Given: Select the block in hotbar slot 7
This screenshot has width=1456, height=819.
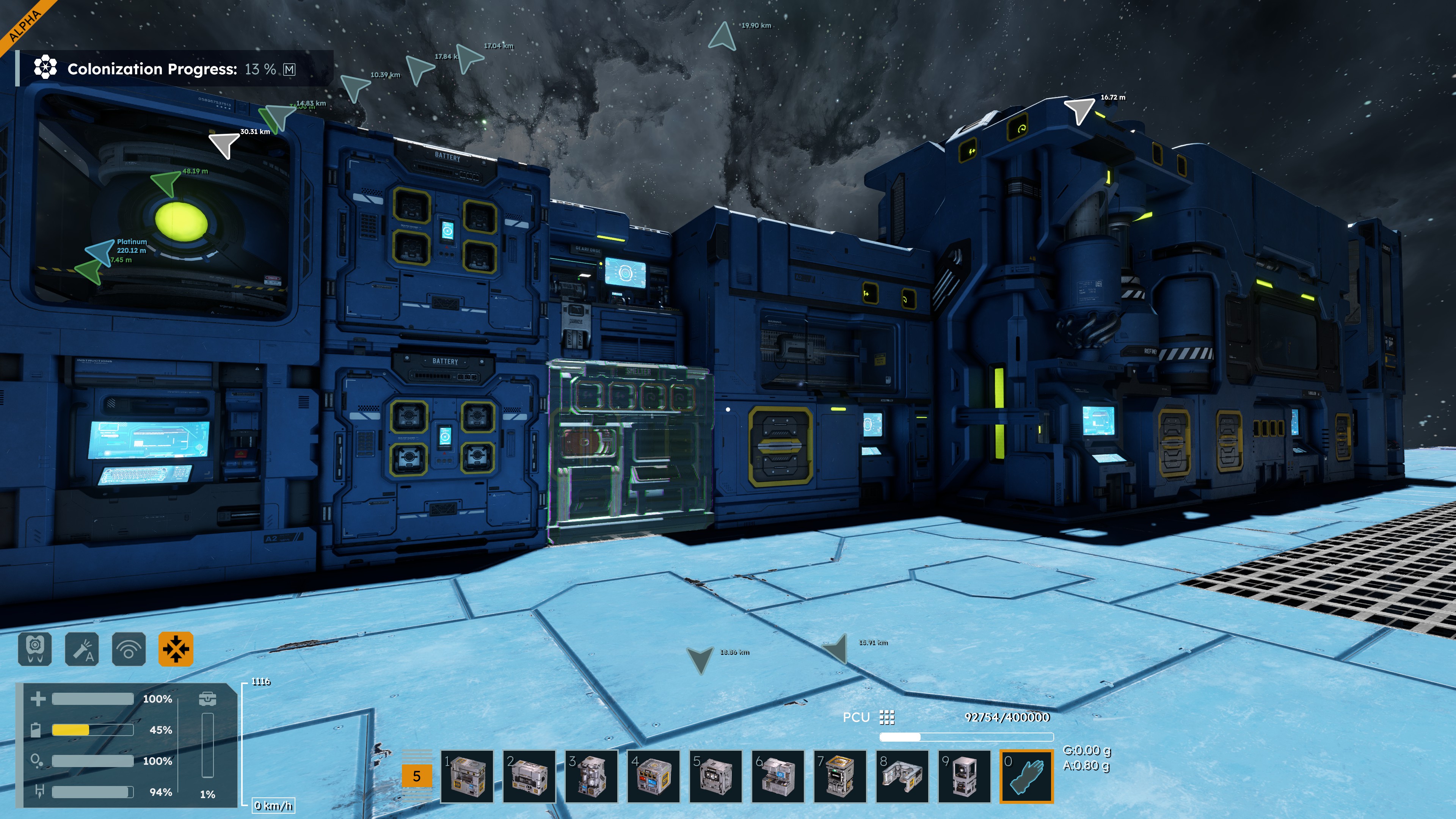Looking at the screenshot, I should point(840,776).
